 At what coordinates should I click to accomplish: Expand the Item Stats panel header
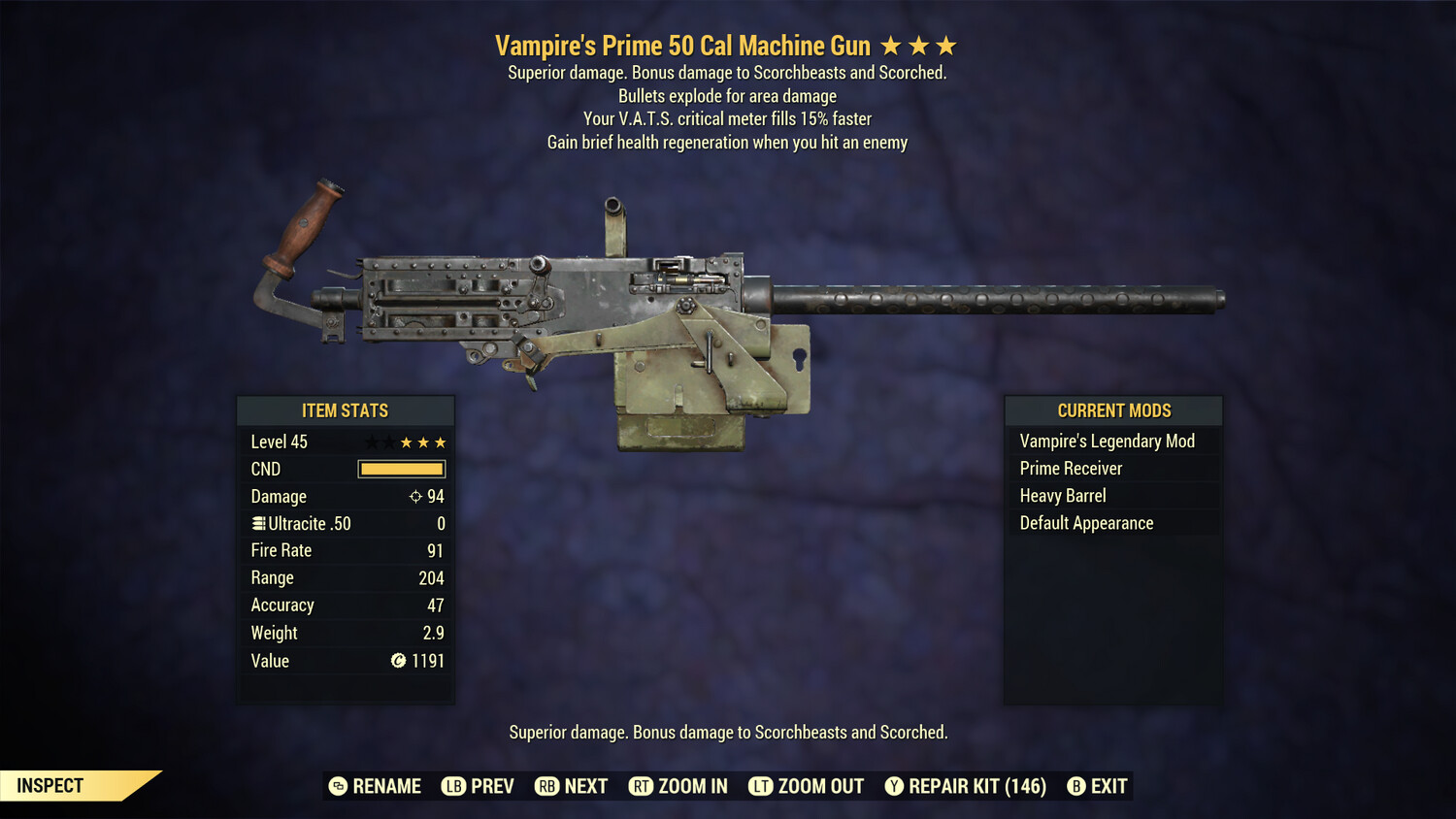346,410
